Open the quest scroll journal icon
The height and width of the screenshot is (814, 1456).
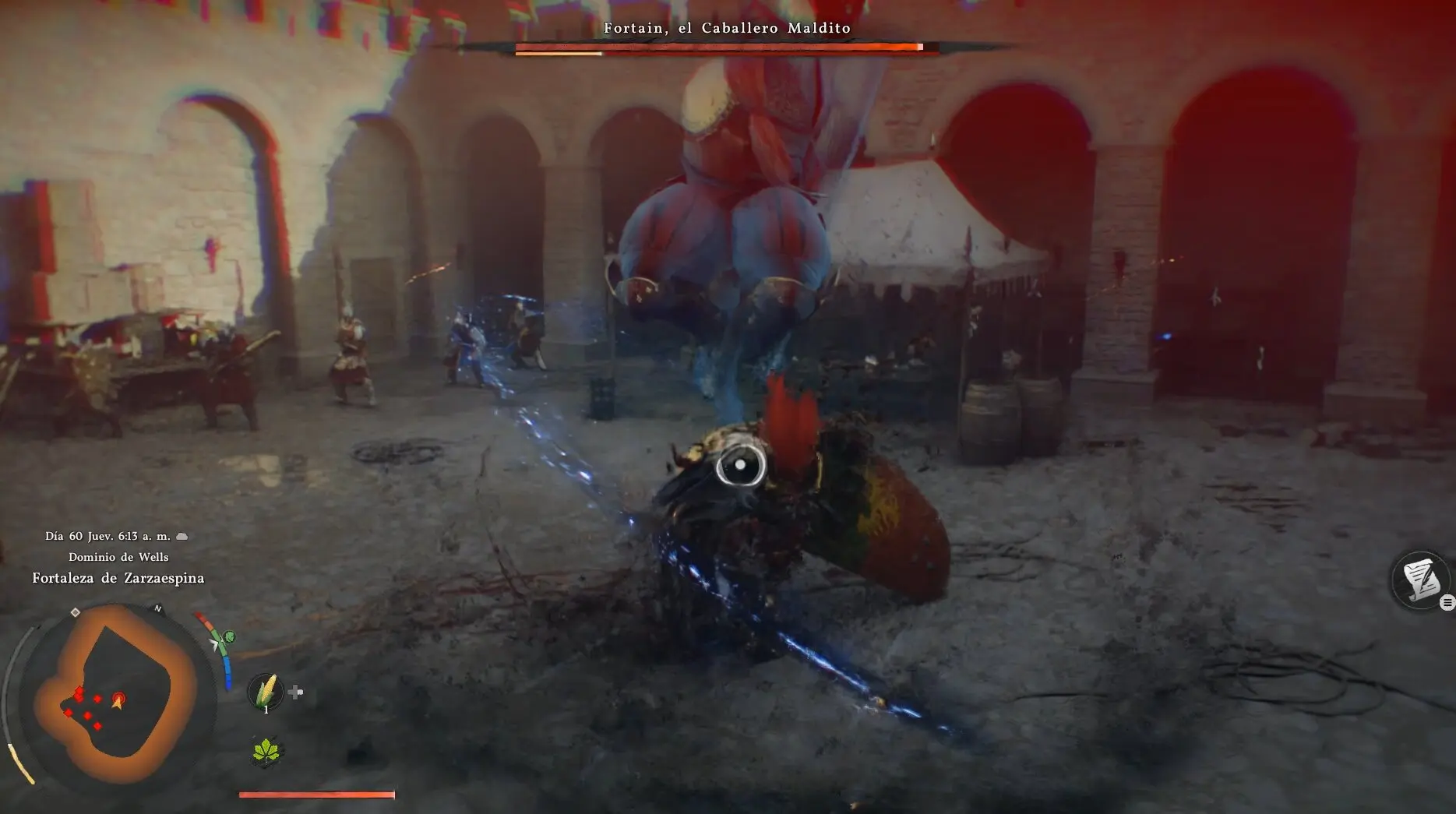(1420, 580)
